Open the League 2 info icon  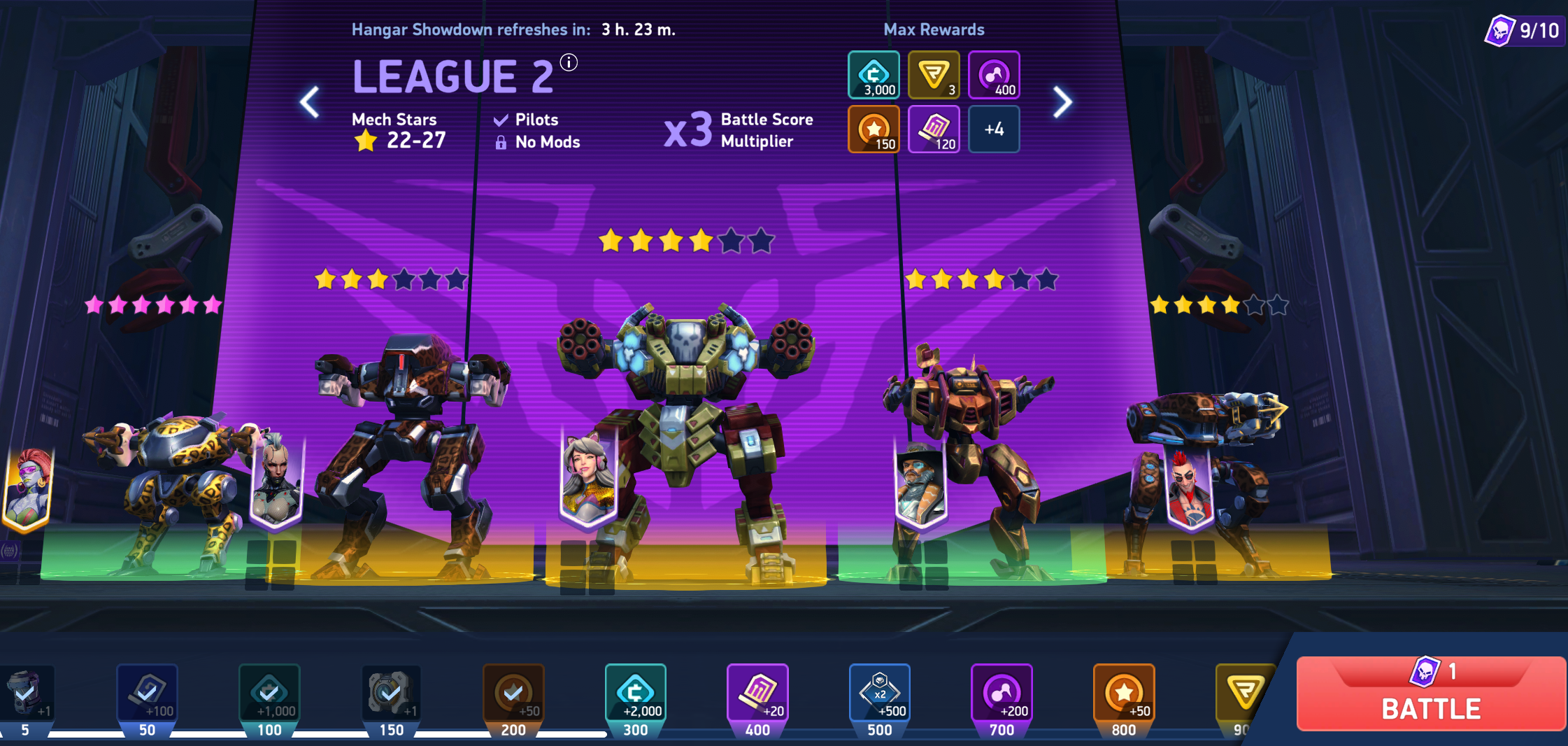[x=569, y=63]
